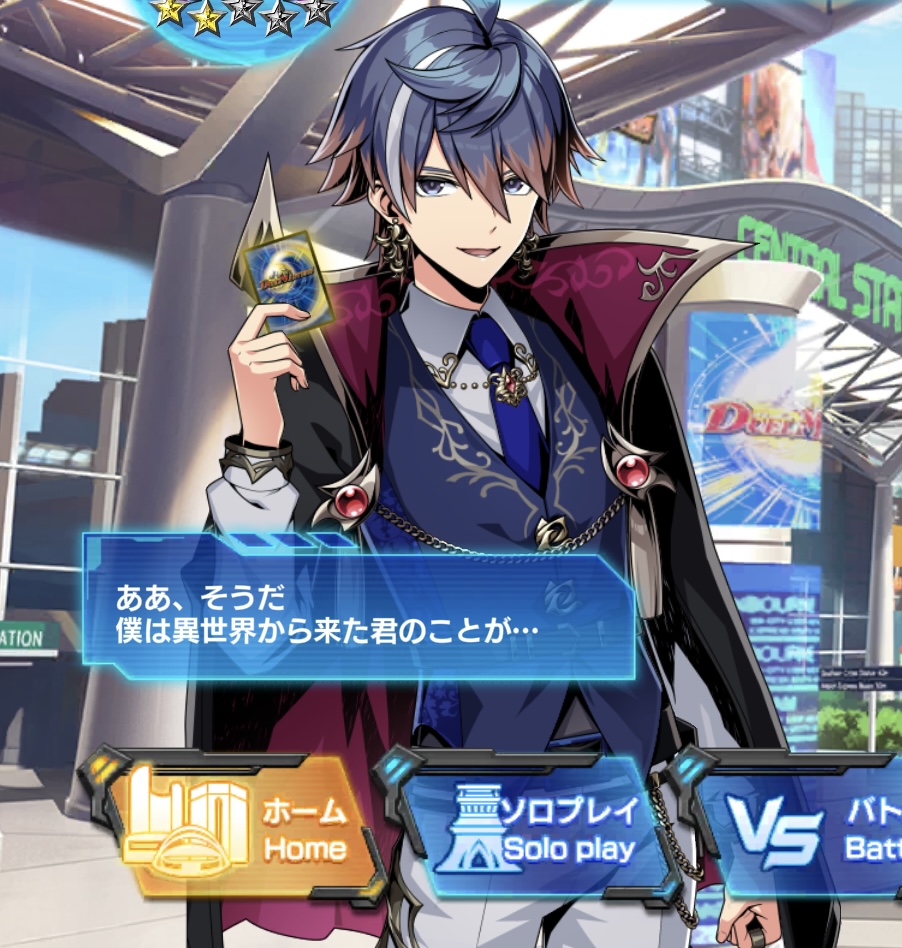Tap the character's speech dialogue box
The height and width of the screenshot is (948, 902).
(x=360, y=614)
